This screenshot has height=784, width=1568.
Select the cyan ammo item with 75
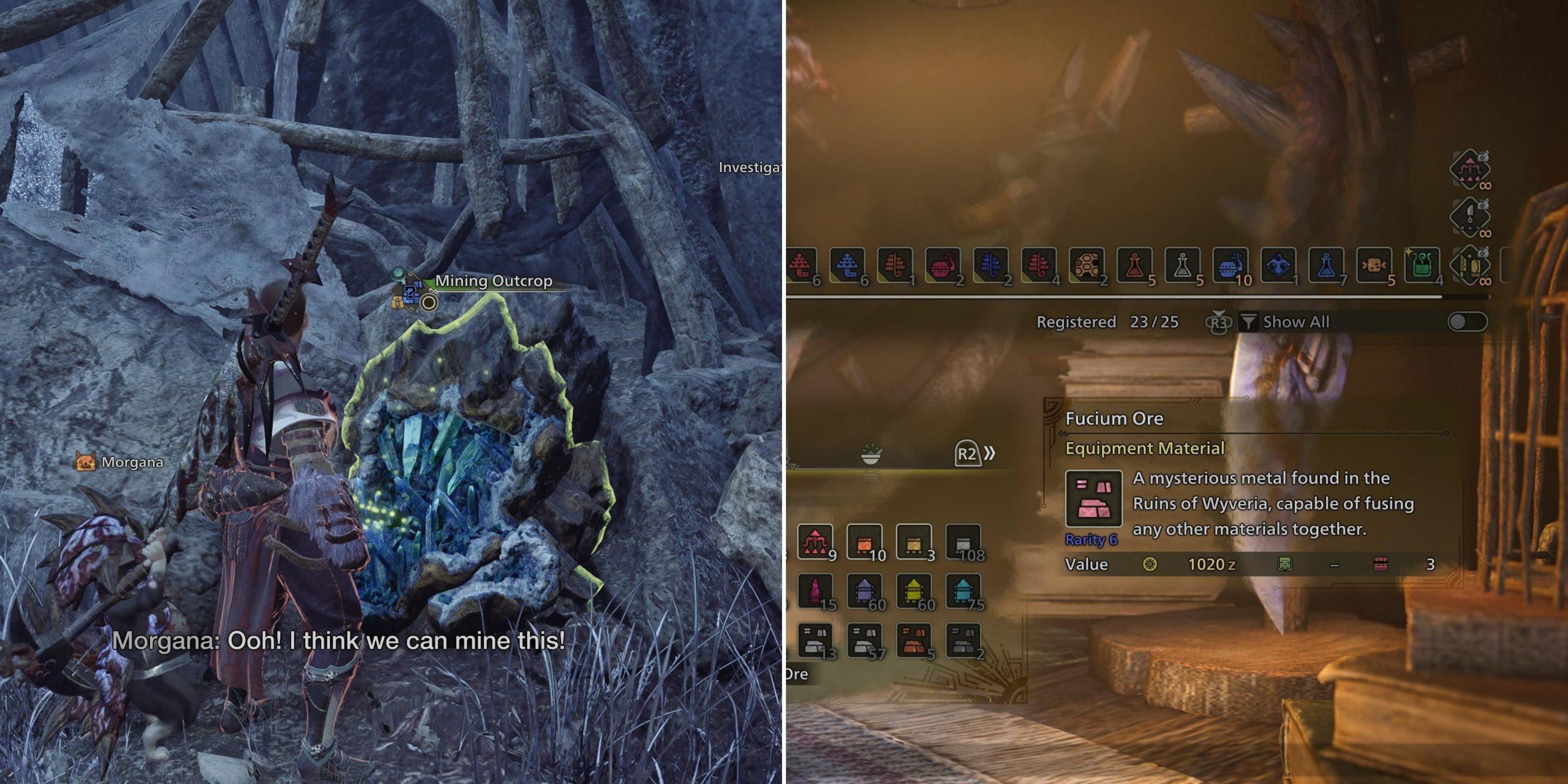tap(963, 592)
